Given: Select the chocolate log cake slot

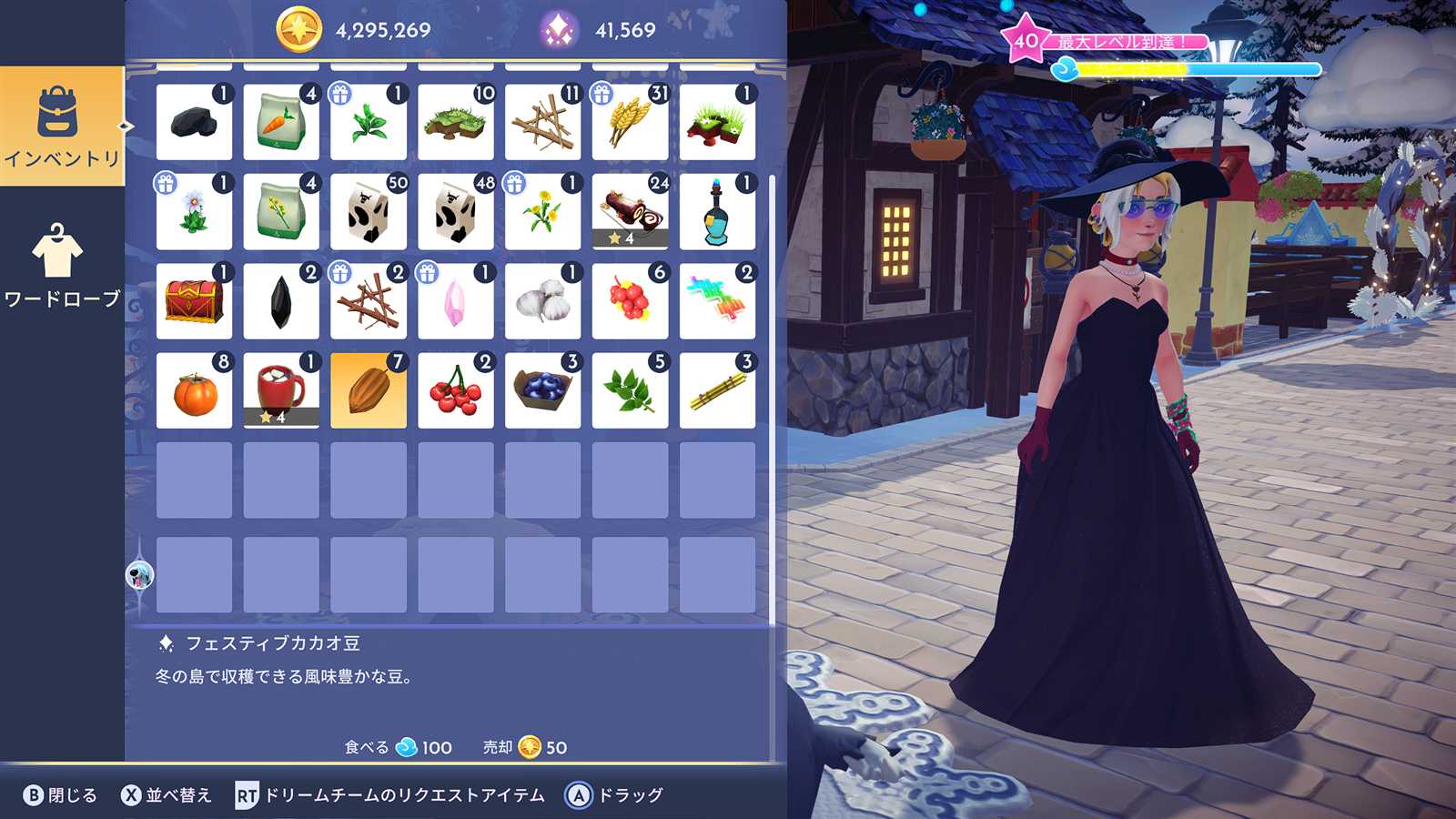Looking at the screenshot, I should click(x=630, y=212).
